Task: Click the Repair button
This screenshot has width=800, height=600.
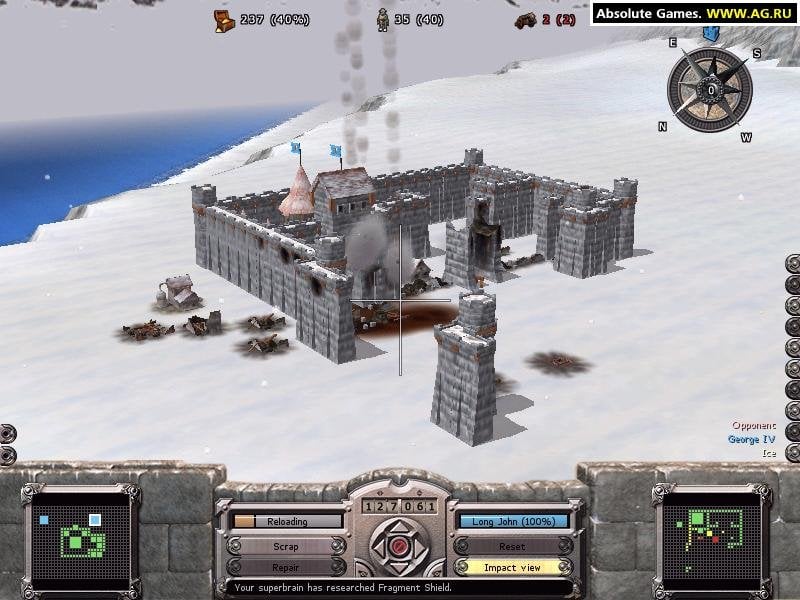Action: pyautogui.click(x=286, y=567)
